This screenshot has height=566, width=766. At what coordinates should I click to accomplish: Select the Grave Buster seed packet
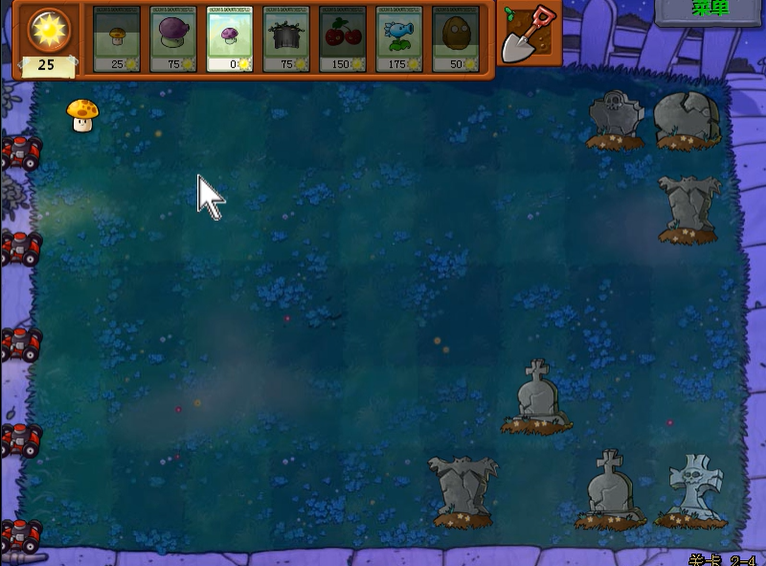(287, 39)
